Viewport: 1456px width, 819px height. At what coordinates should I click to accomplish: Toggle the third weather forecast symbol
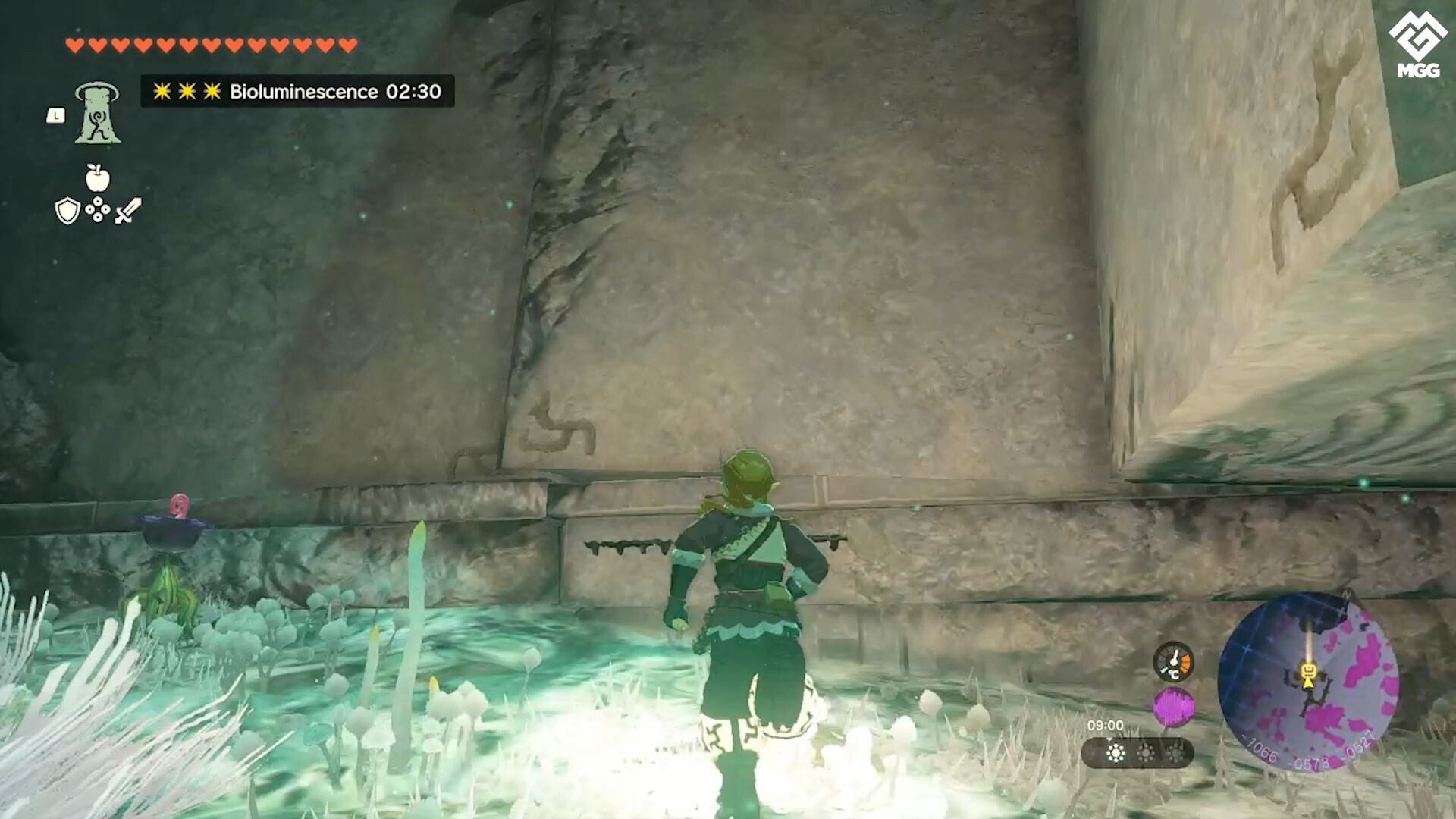(1175, 752)
